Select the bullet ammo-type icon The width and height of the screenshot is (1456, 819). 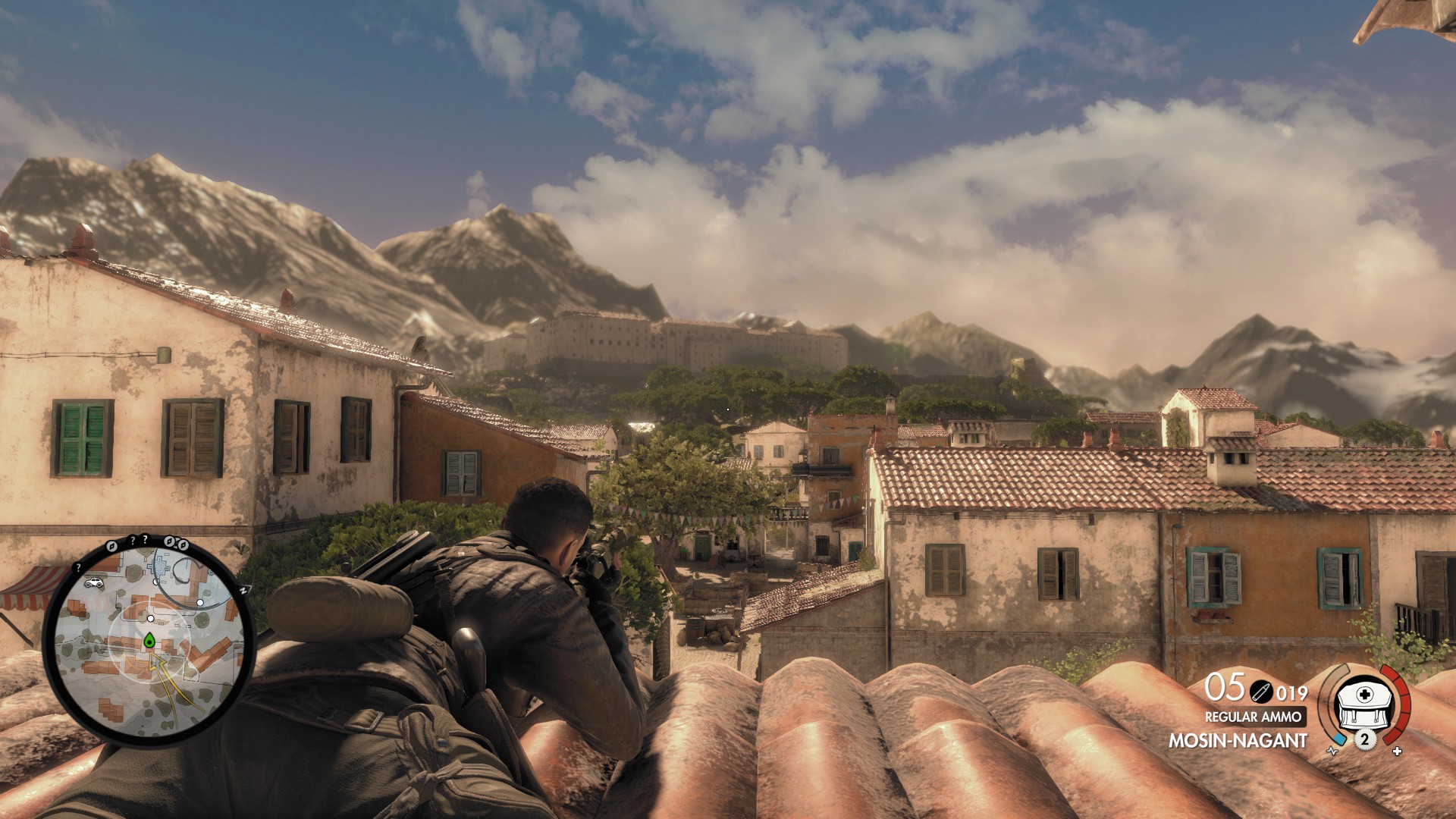coord(1261,692)
